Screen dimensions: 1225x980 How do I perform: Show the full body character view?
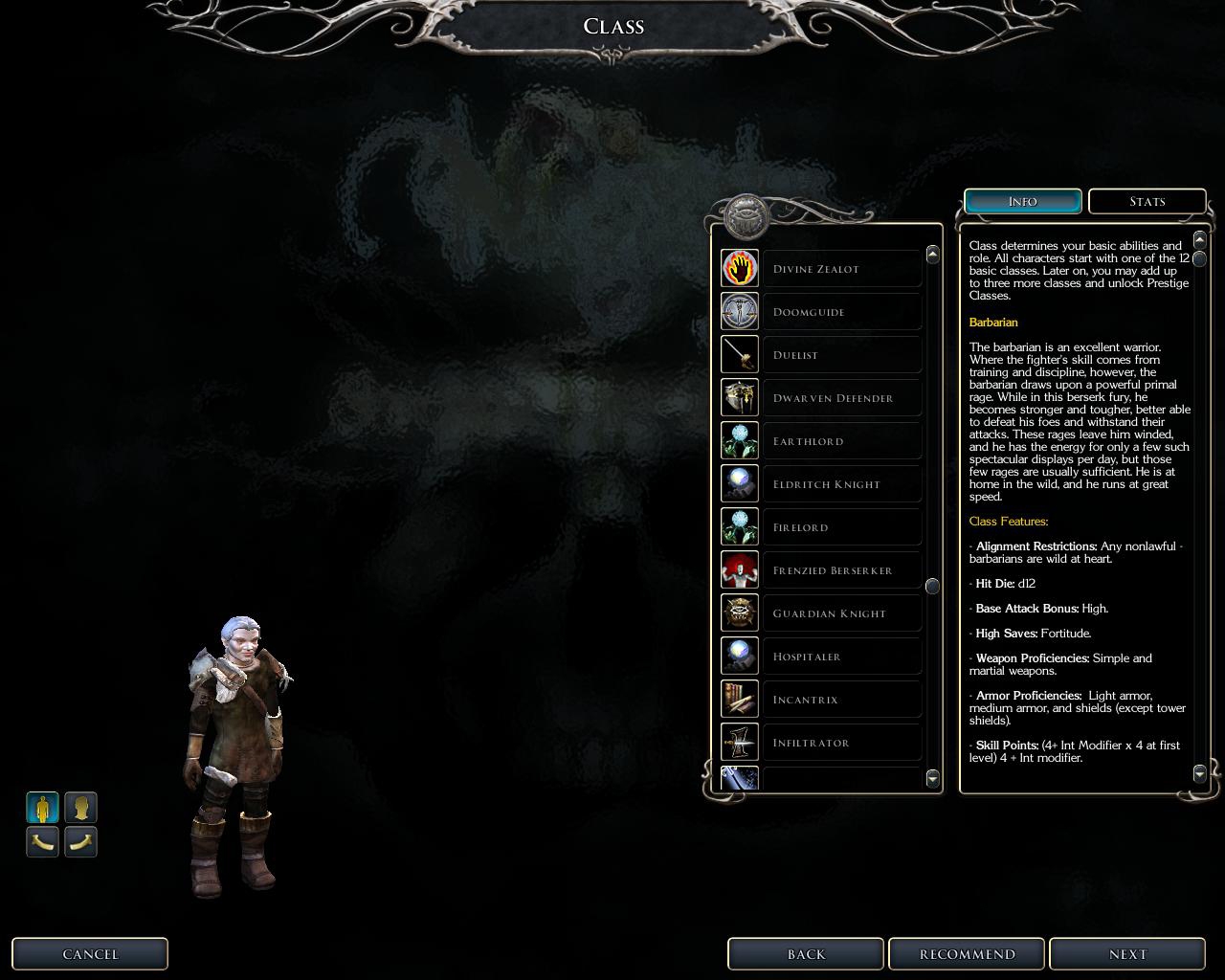42,808
